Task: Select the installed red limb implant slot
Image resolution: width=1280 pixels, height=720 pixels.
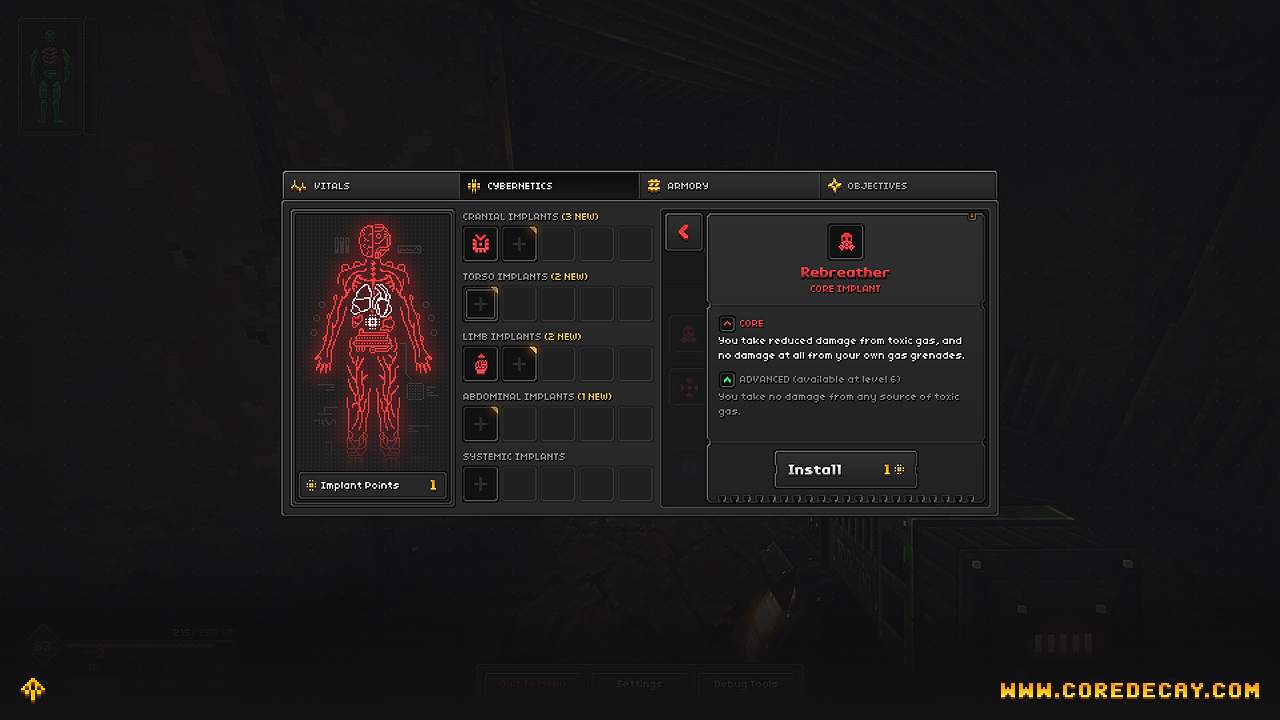Action: click(481, 364)
